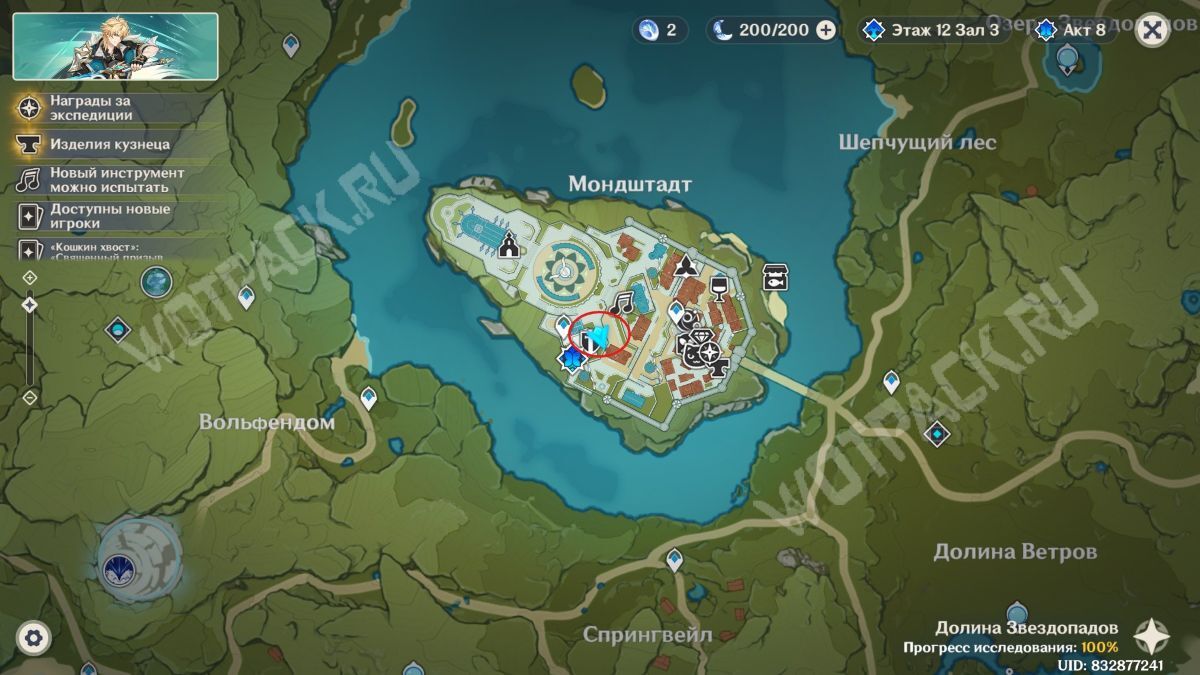The width and height of the screenshot is (1200, 675).
Task: Select the character event banner thumbnail
Action: (116, 46)
